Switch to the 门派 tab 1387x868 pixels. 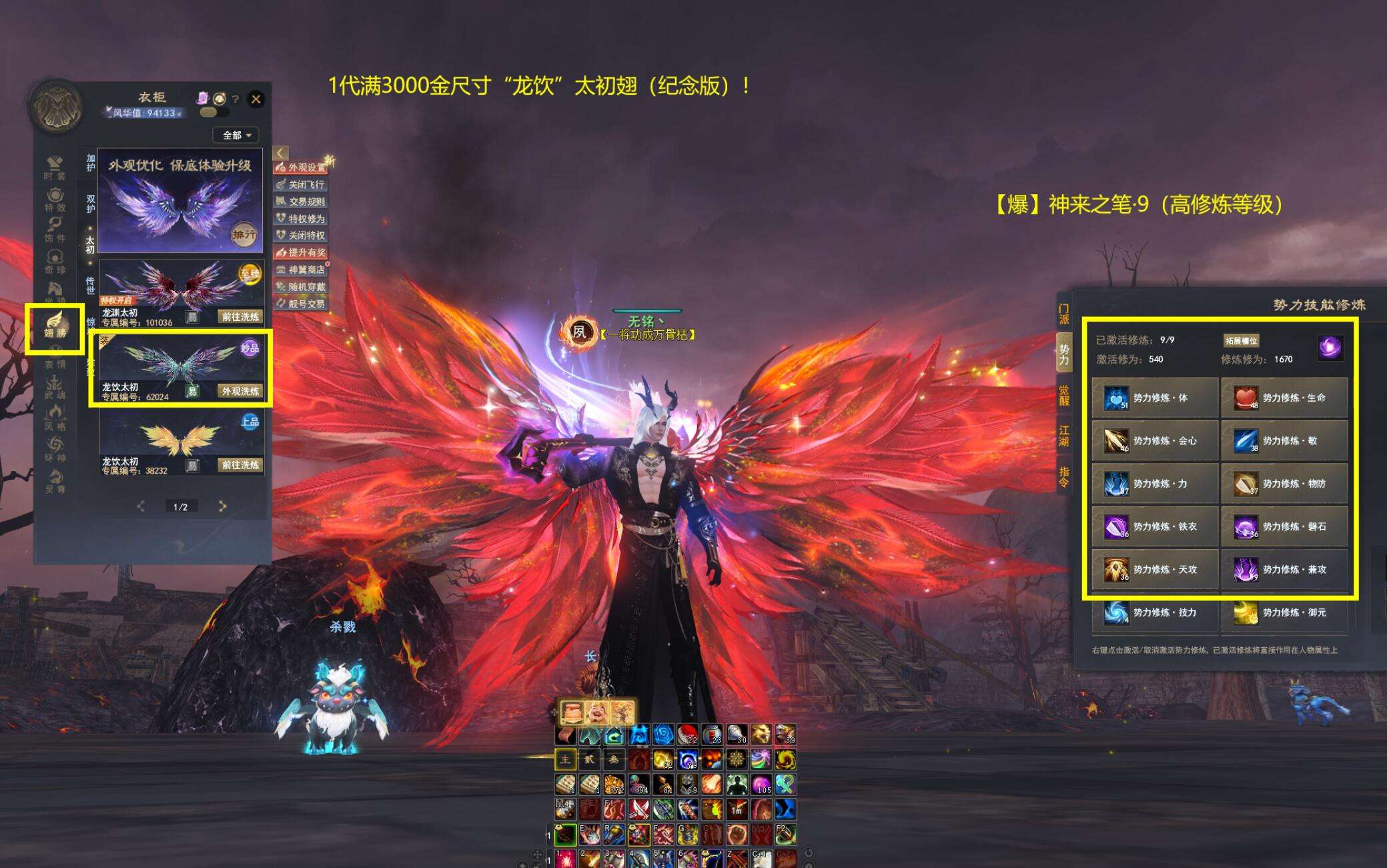coord(1063,314)
